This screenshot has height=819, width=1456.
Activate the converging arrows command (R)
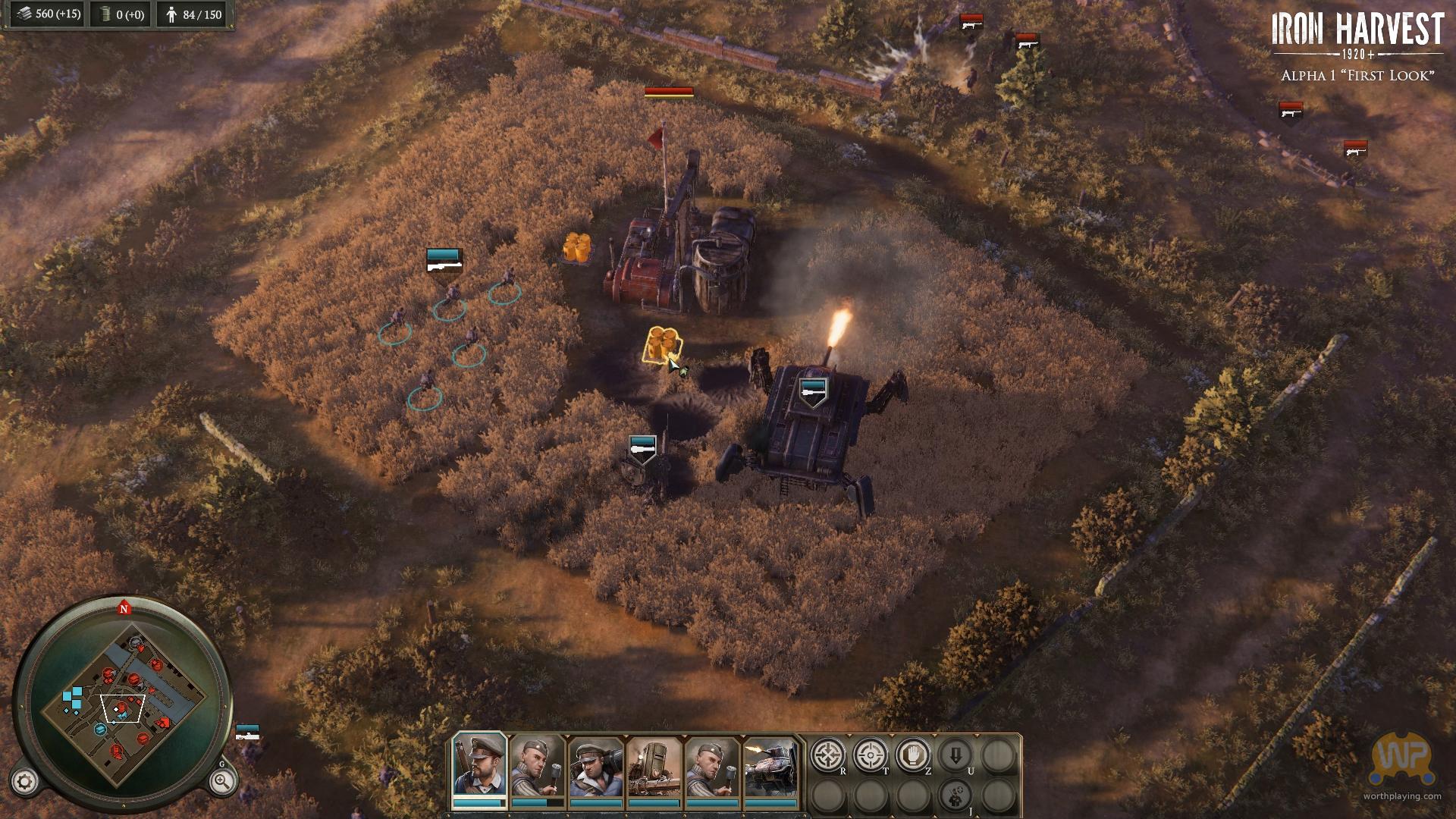[828, 755]
